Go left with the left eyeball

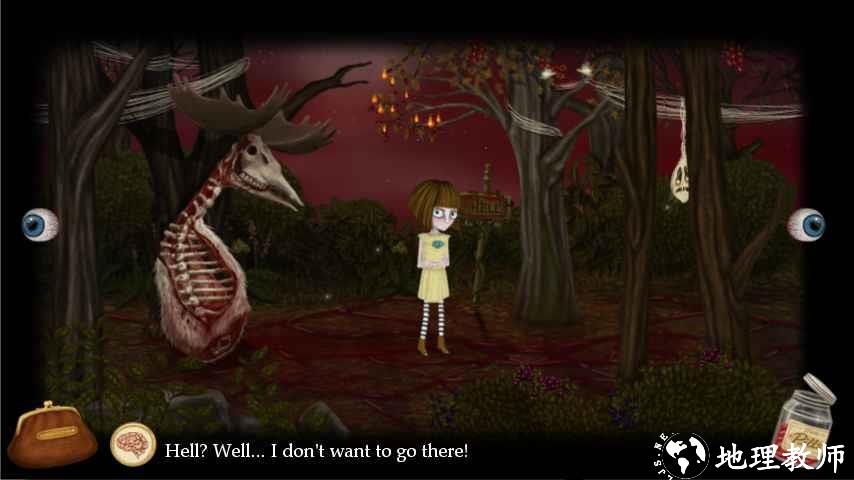40,224
